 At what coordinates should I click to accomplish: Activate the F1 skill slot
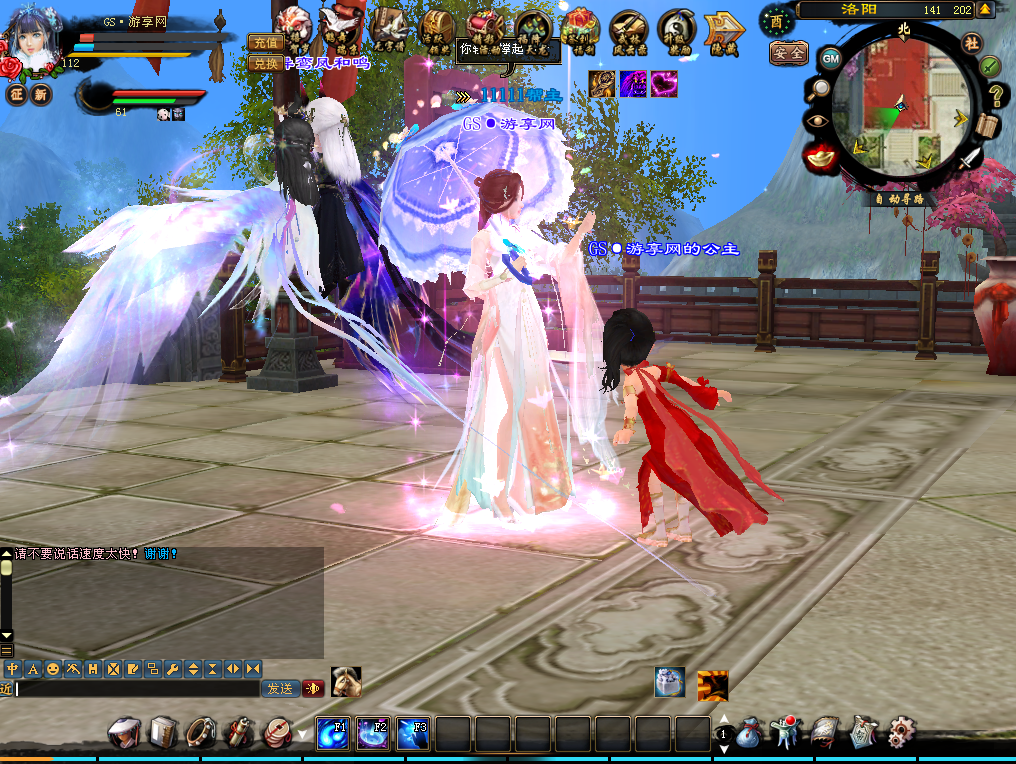[x=332, y=733]
